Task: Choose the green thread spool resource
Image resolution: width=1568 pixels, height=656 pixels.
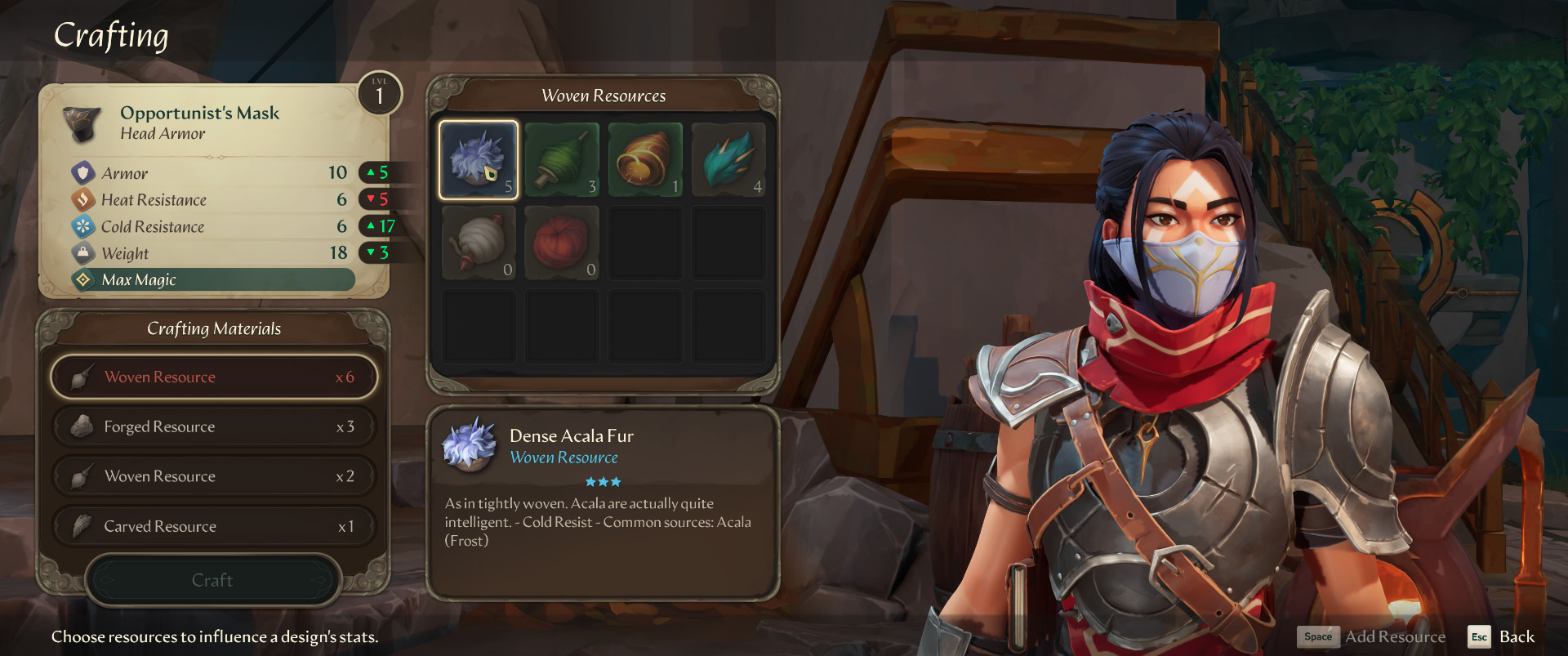Action: 562,160
